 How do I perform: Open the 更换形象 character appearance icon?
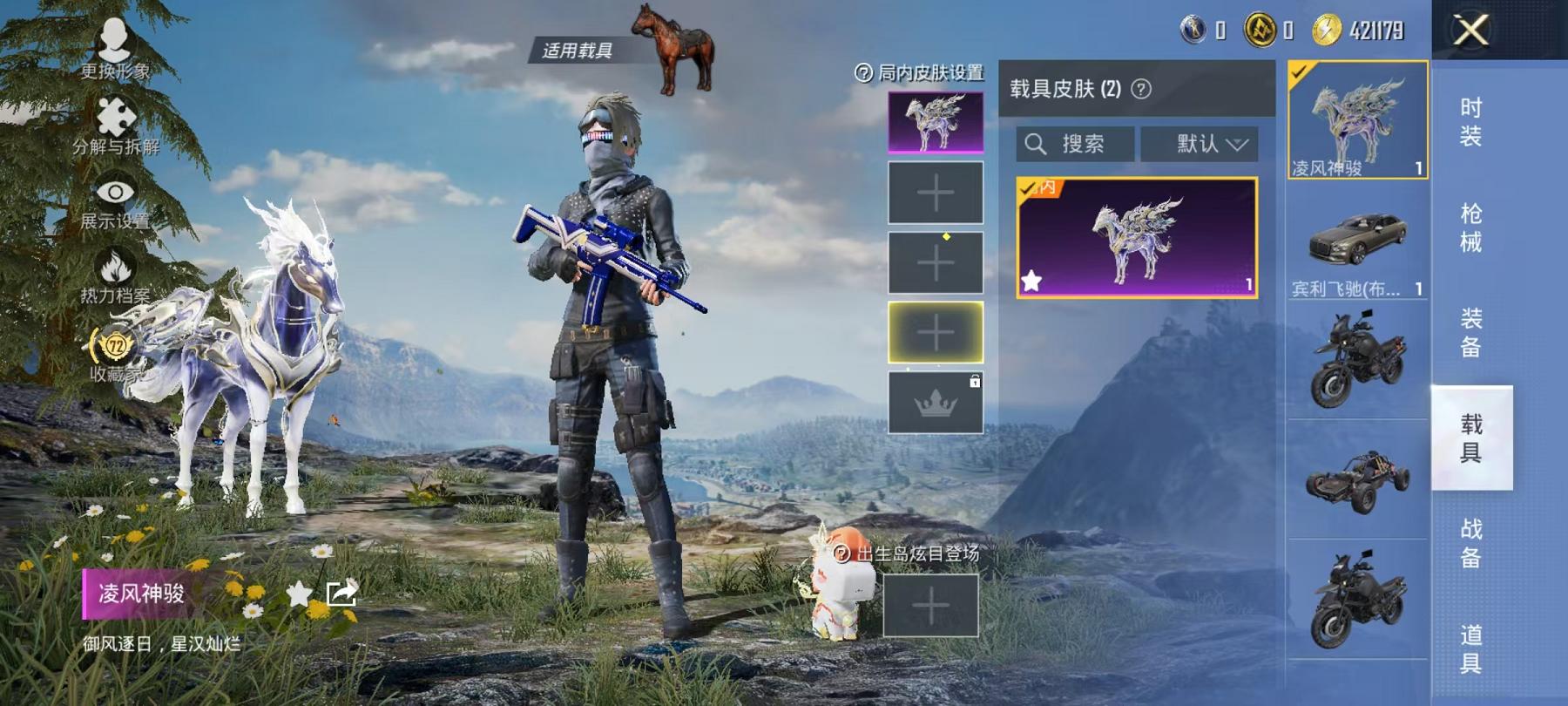pos(113,39)
